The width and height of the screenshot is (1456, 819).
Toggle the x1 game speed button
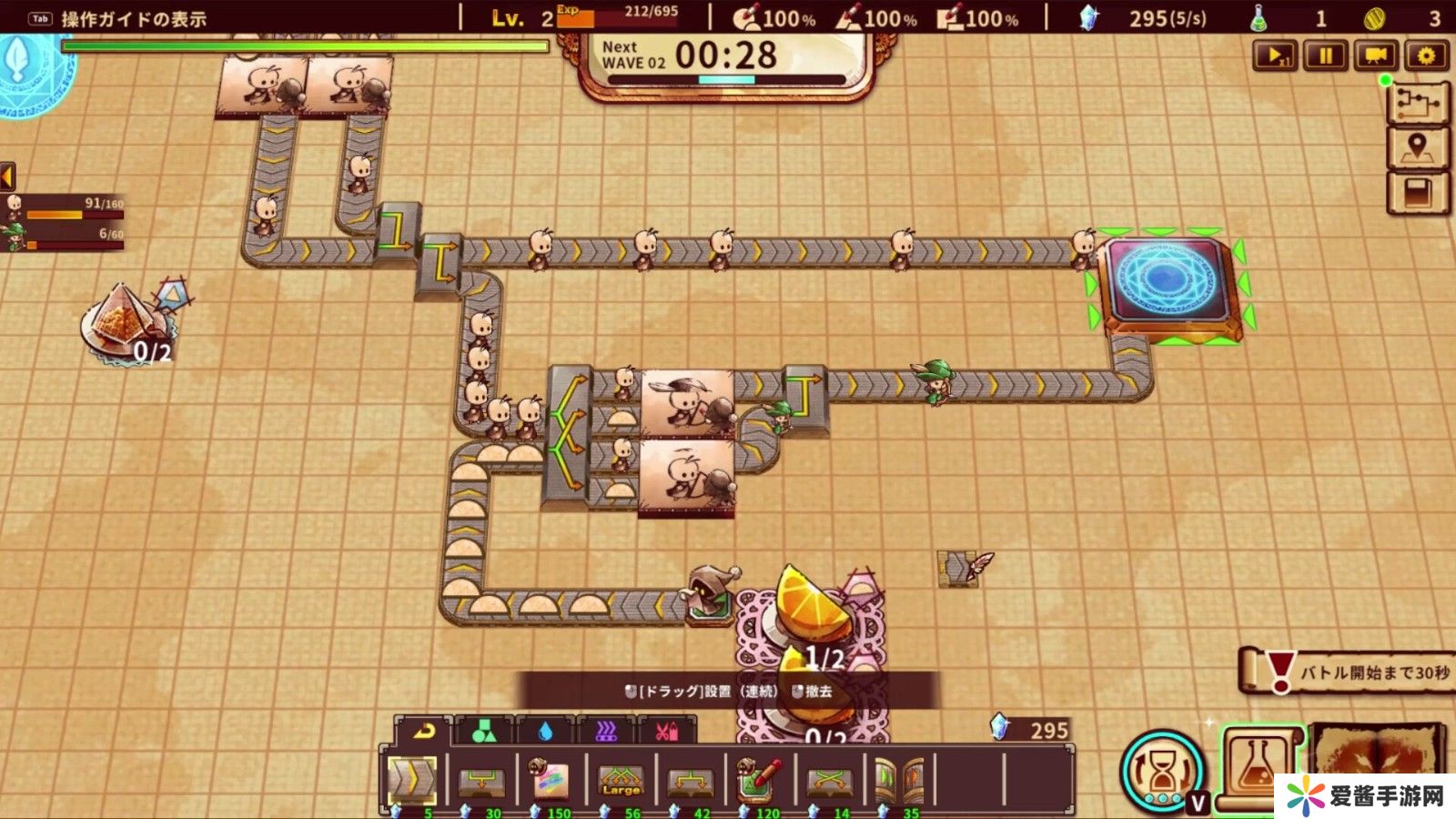point(1274,56)
